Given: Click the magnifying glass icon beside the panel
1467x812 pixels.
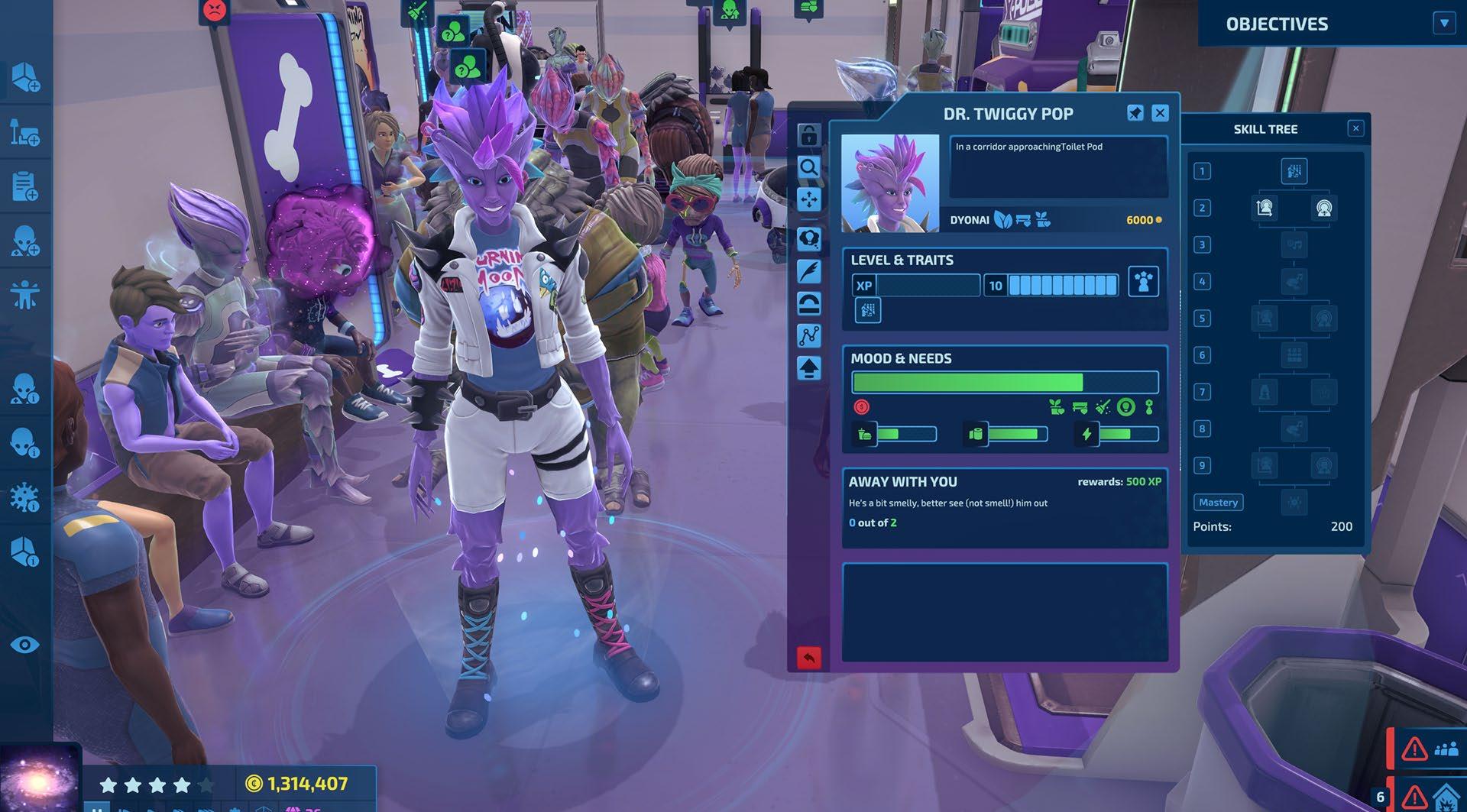Looking at the screenshot, I should [x=808, y=167].
